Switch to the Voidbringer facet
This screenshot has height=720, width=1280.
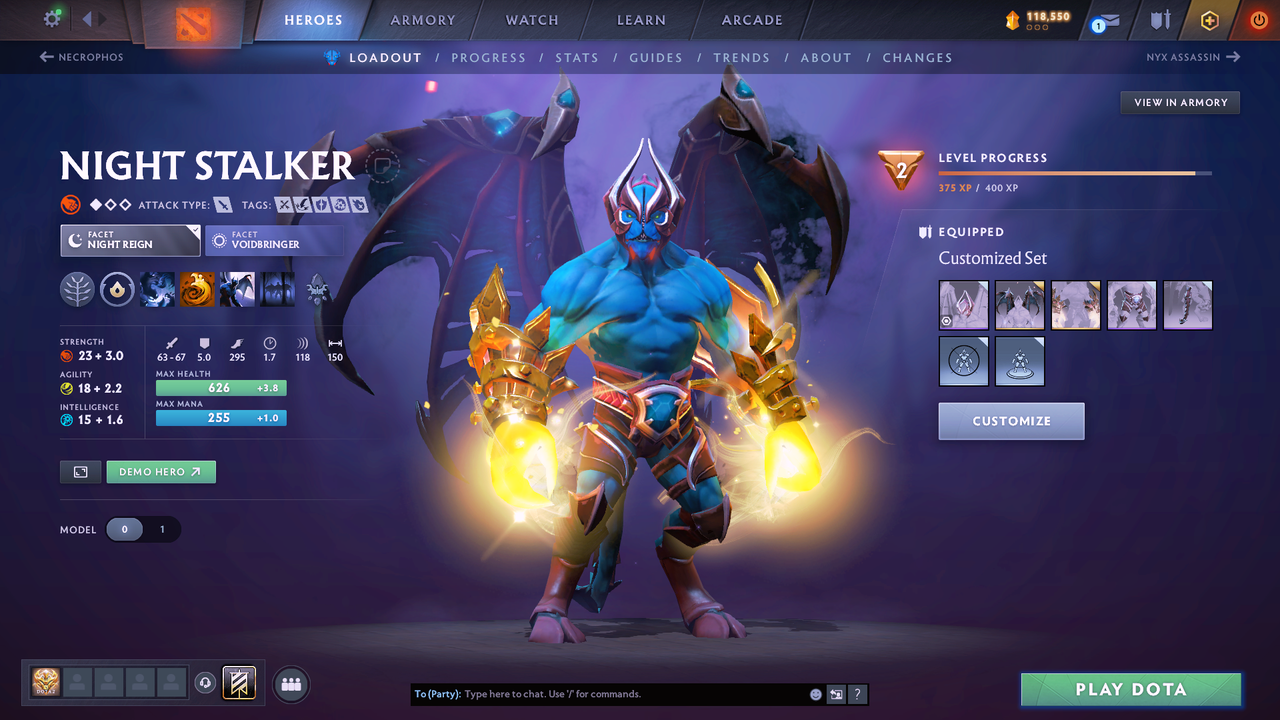pos(274,240)
